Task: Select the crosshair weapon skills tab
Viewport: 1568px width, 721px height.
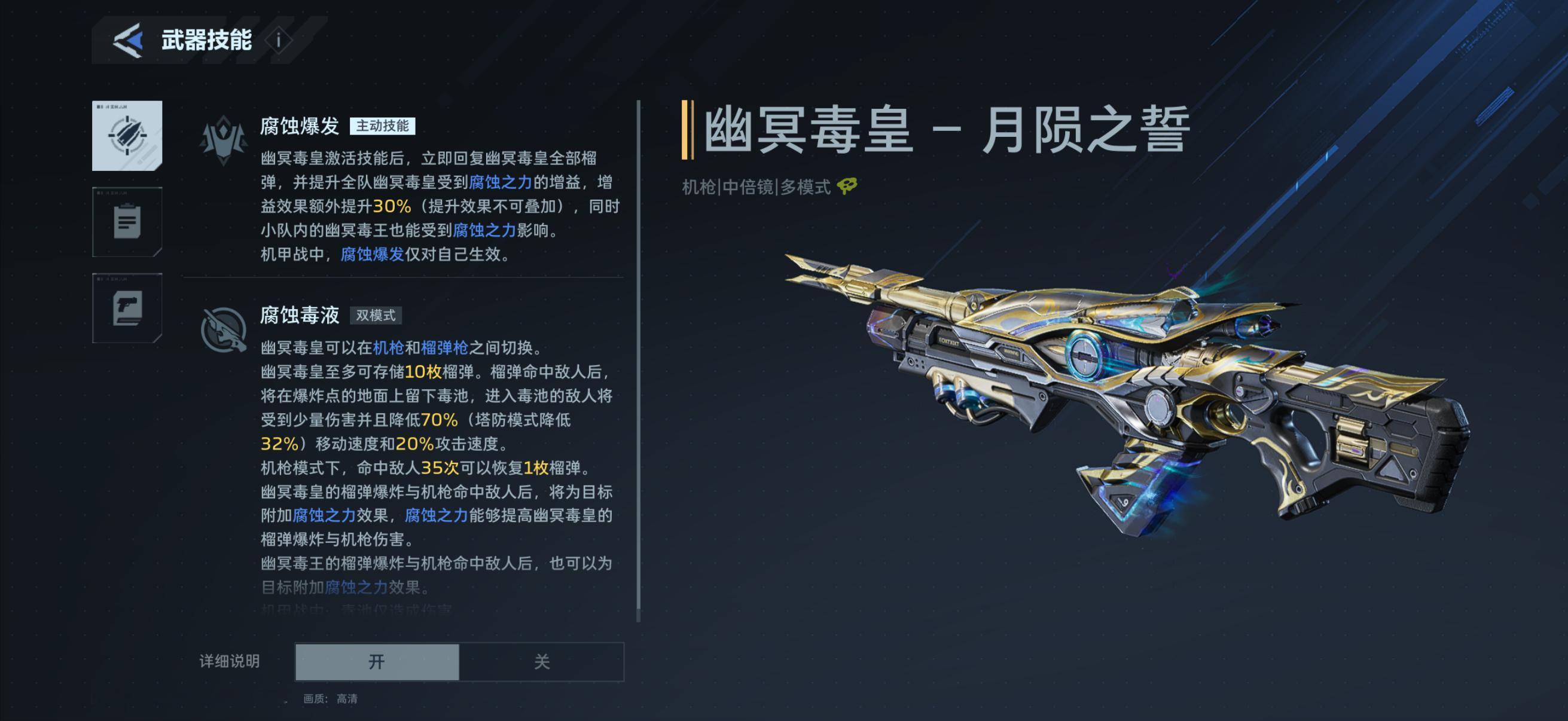Action: tap(127, 136)
